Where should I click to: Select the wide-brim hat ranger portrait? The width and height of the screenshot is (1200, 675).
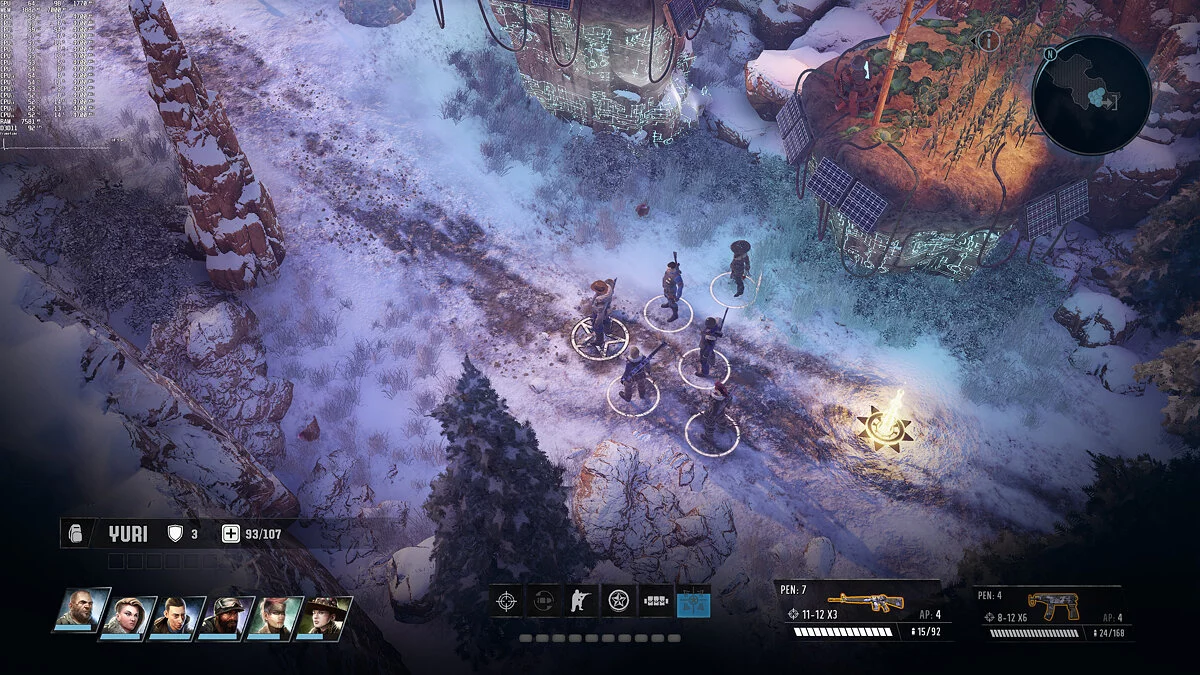point(325,617)
